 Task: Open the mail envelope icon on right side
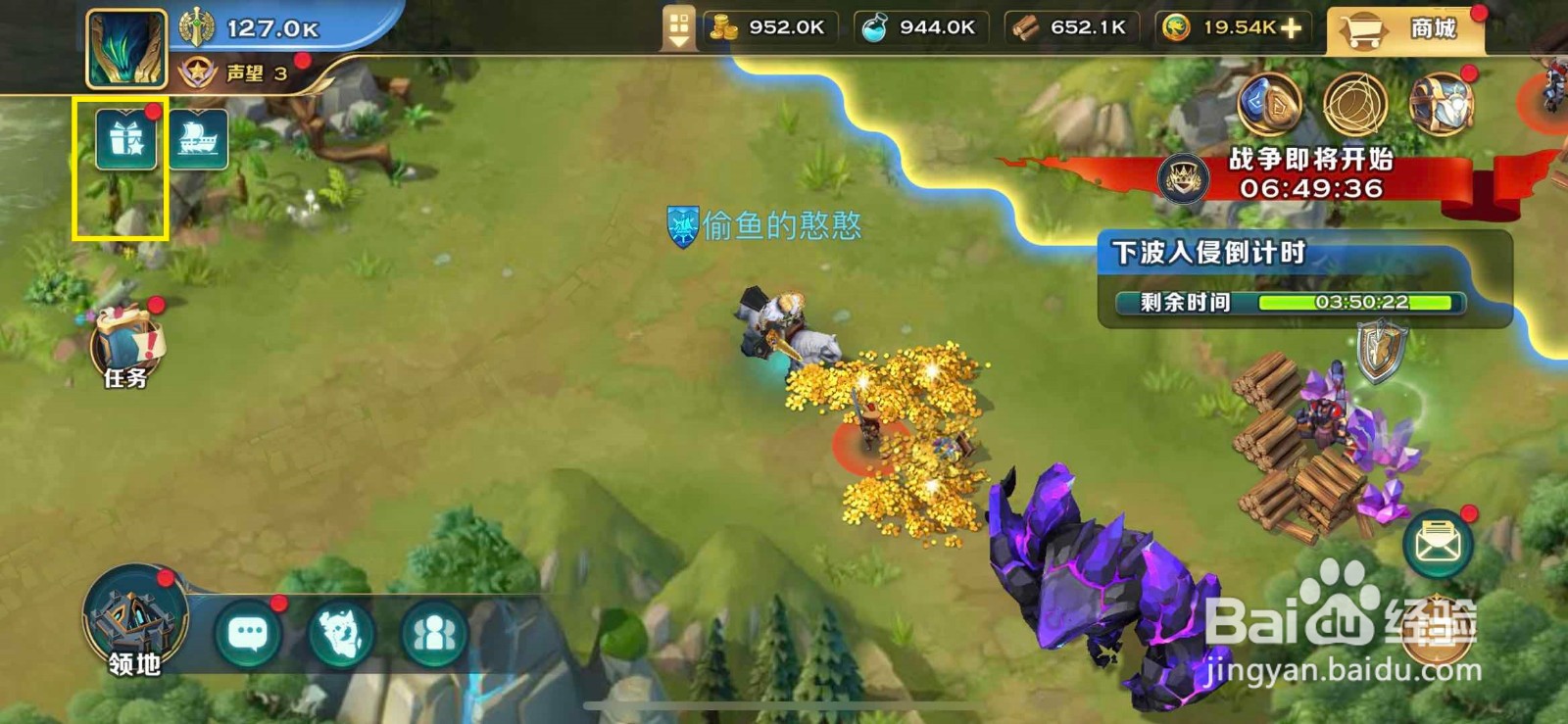pyautogui.click(x=1436, y=540)
